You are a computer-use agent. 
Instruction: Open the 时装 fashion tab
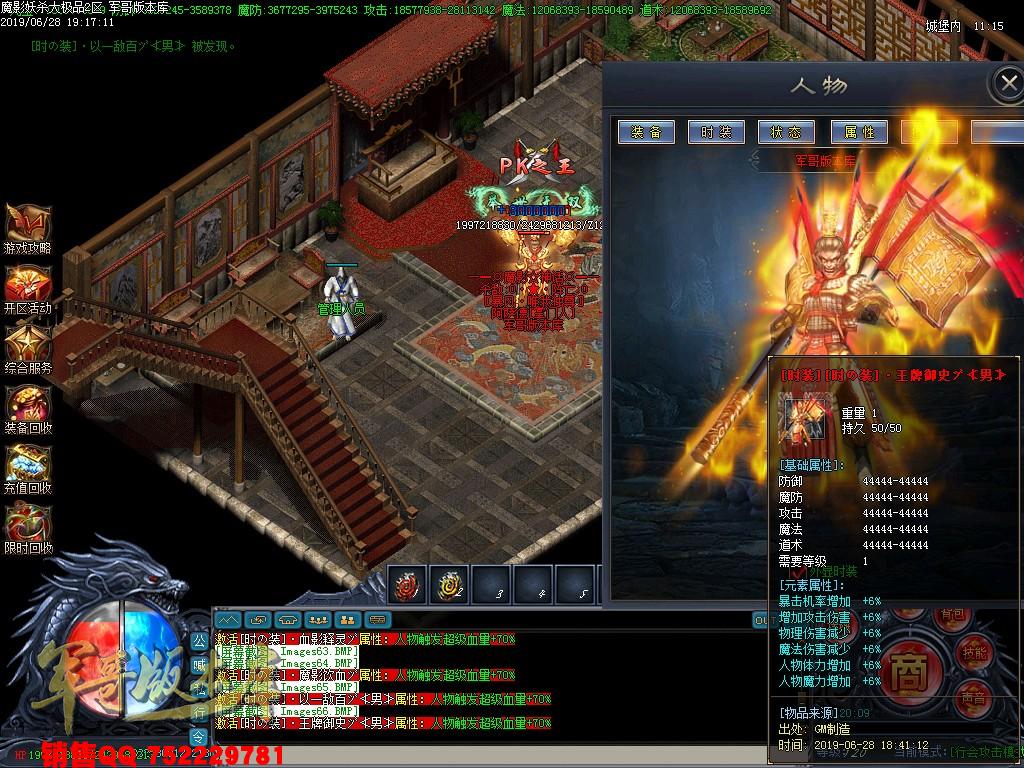[x=716, y=132]
